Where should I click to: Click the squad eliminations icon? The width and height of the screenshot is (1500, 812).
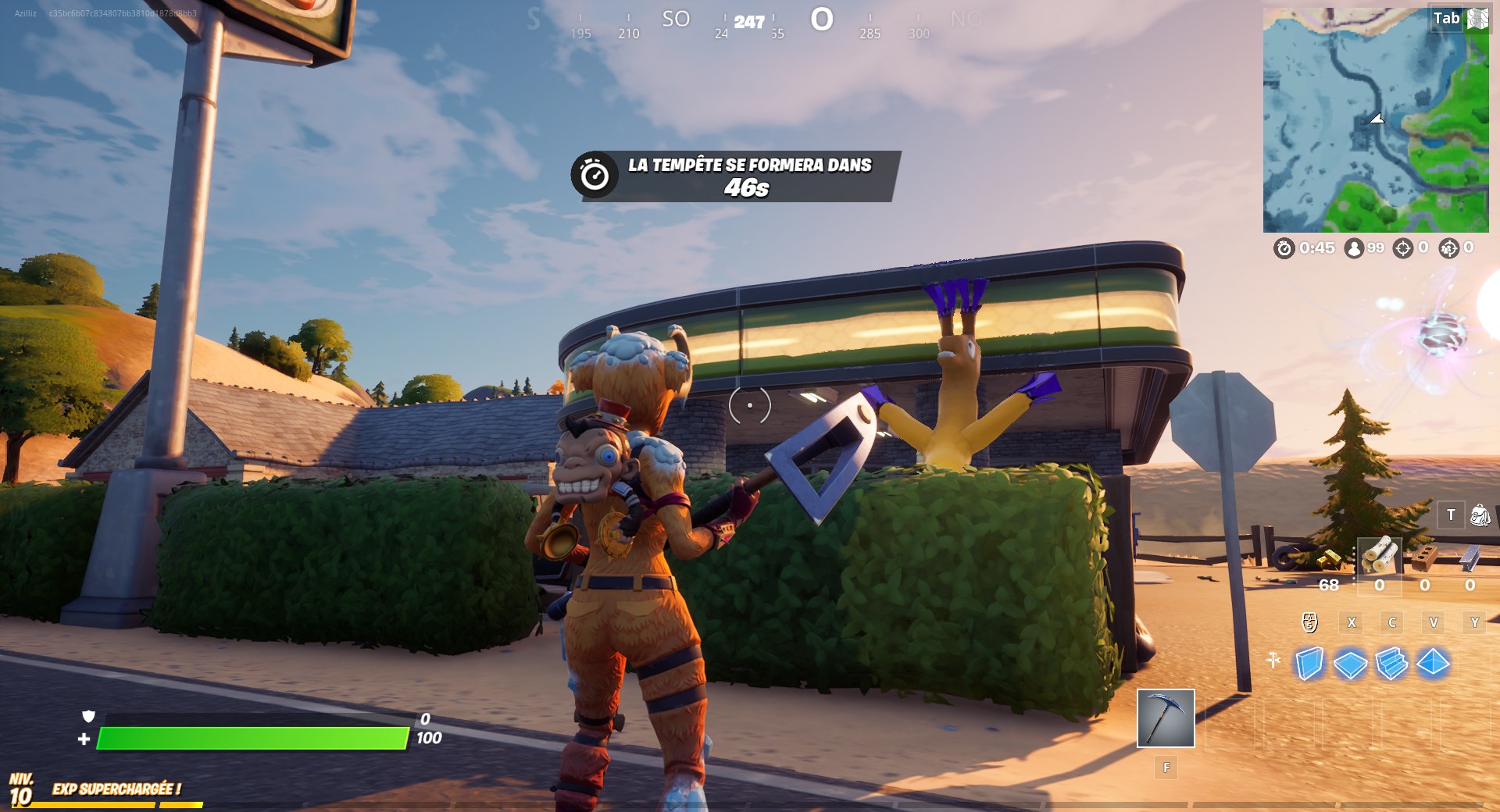tap(1449, 248)
